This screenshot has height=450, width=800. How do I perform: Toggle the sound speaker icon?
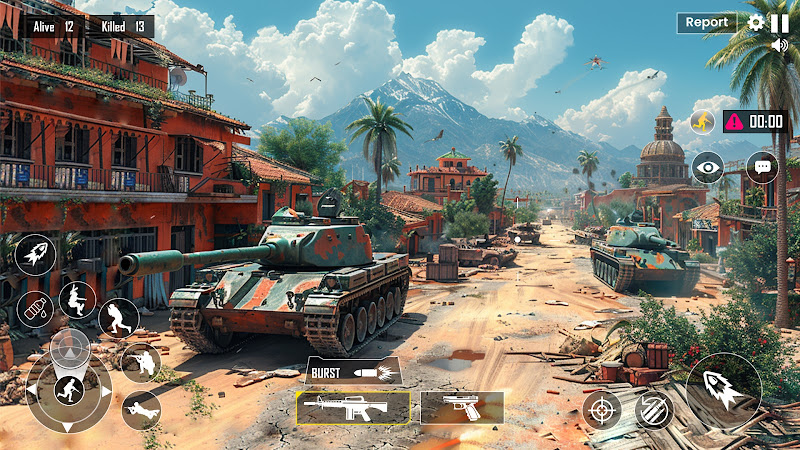(x=780, y=45)
